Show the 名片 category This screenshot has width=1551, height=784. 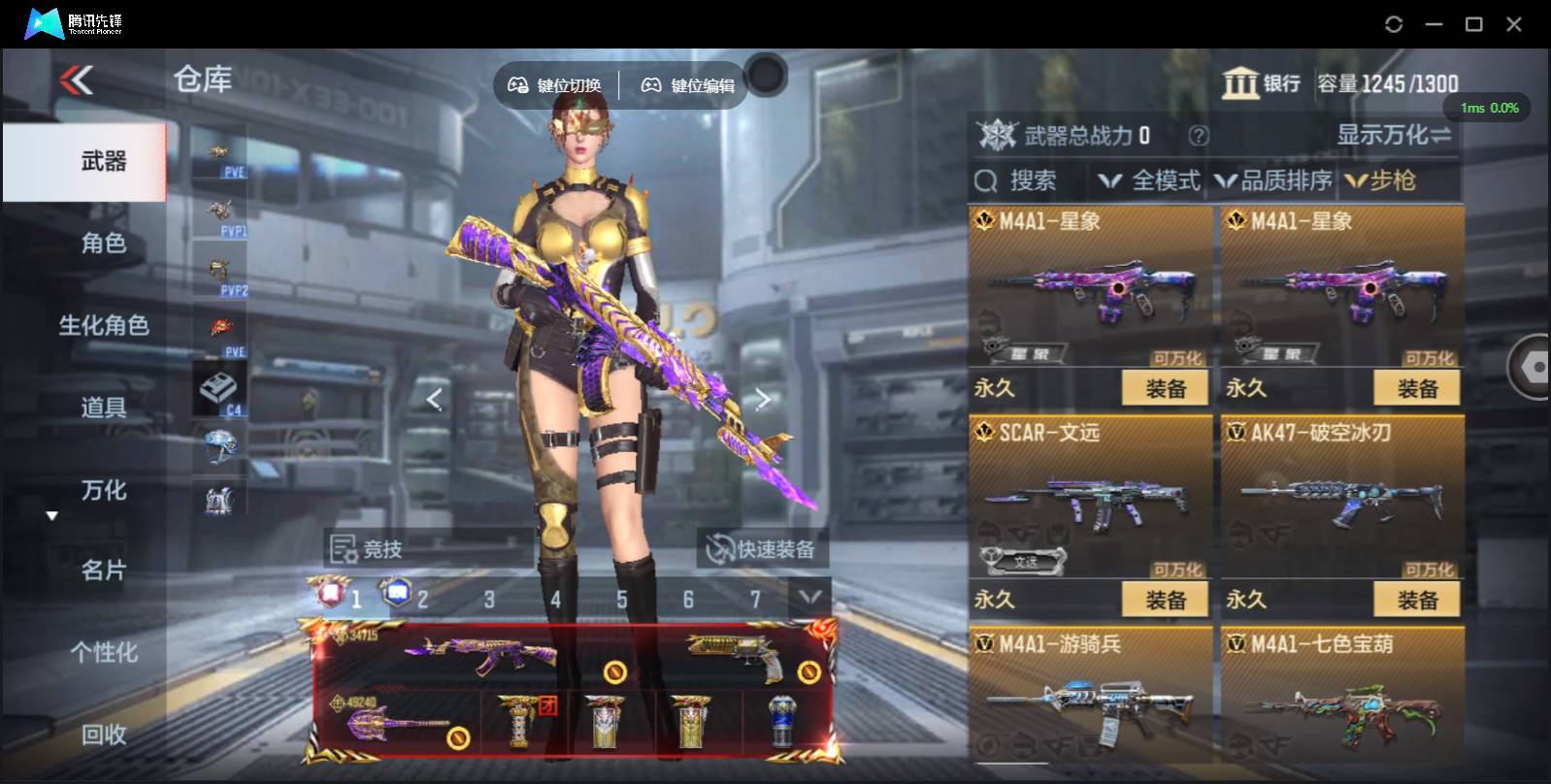(x=104, y=571)
